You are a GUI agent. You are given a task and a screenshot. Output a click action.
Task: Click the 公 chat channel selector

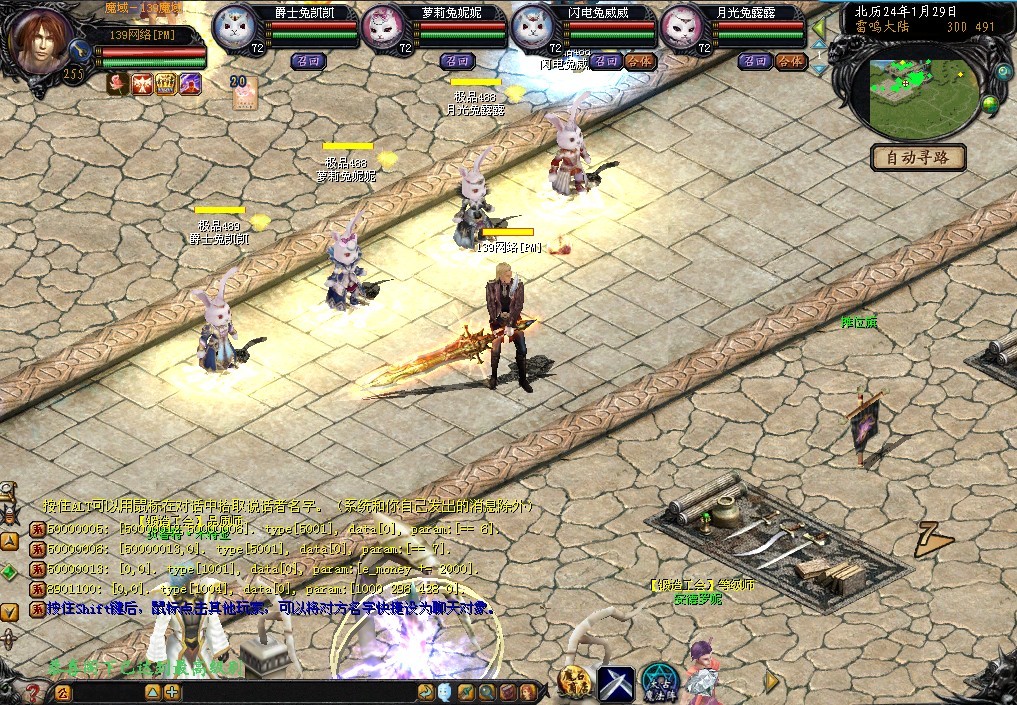click(63, 692)
